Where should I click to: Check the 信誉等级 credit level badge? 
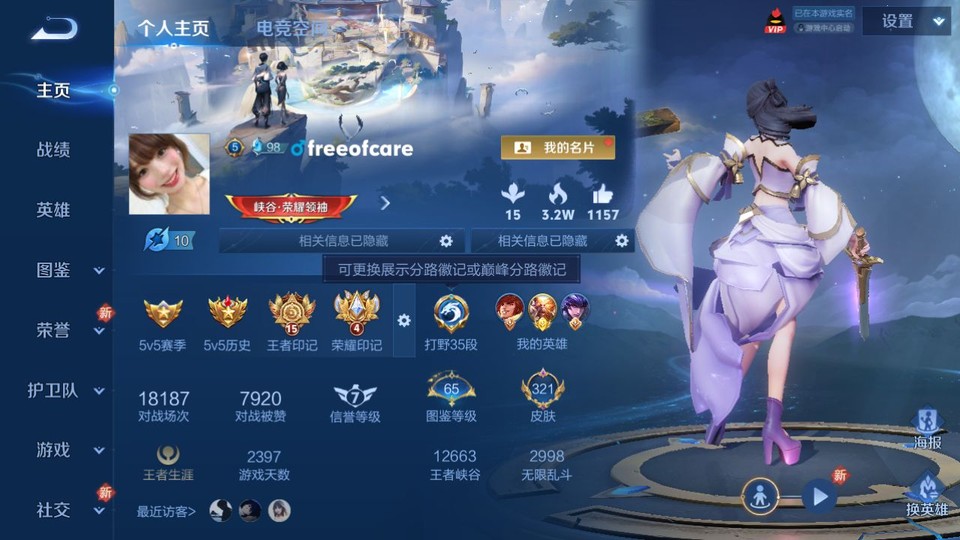pyautogui.click(x=355, y=401)
